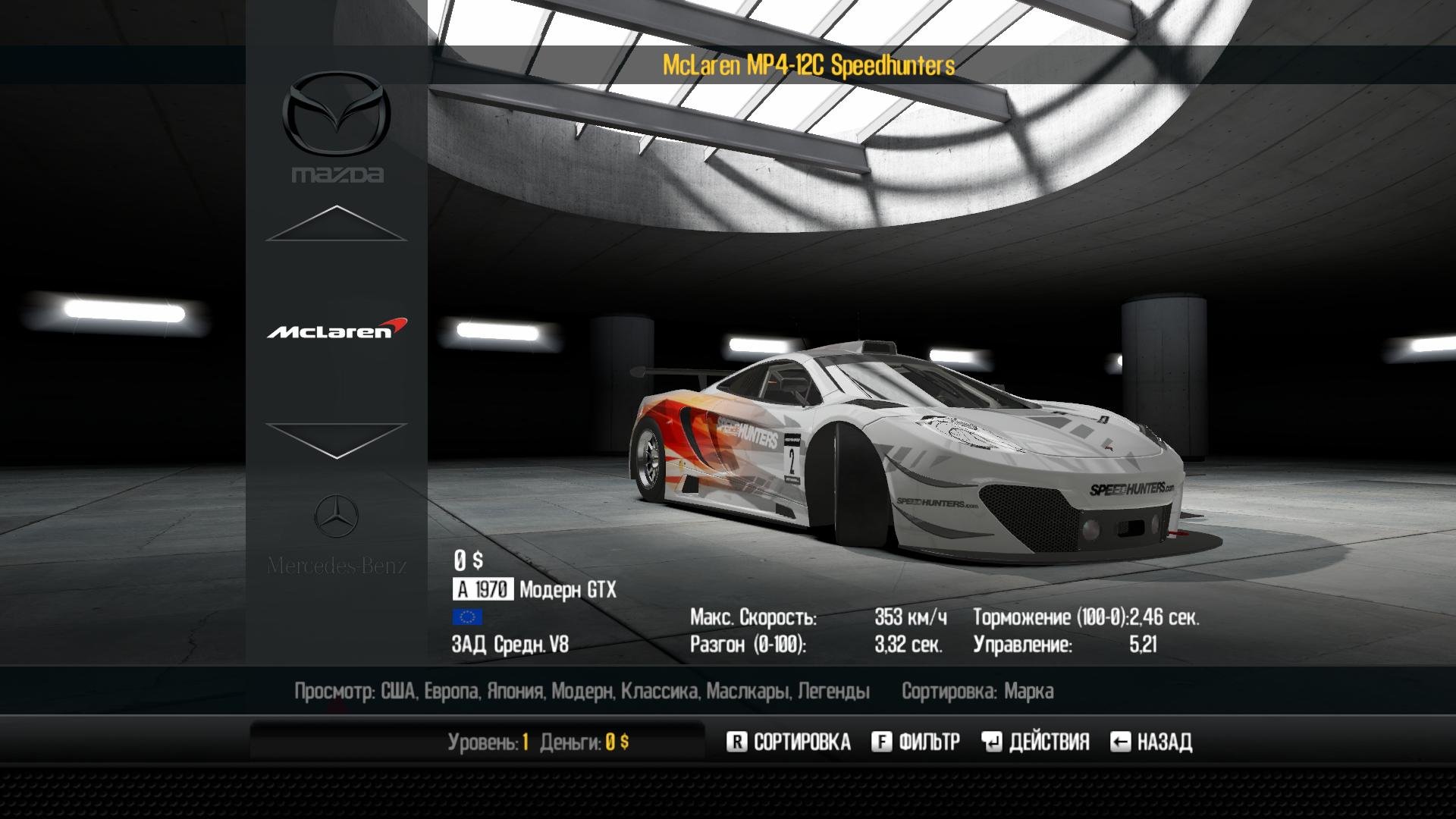The width and height of the screenshot is (1456, 819).
Task: Click the down arrow in brand list
Action: coord(336,440)
